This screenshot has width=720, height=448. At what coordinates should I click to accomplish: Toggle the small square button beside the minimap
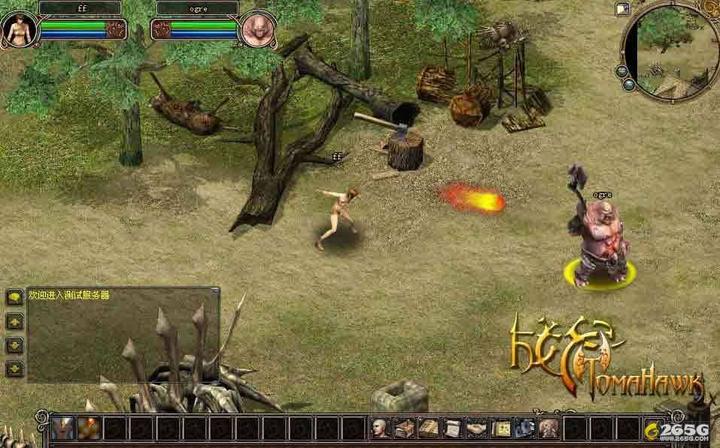pos(623,9)
